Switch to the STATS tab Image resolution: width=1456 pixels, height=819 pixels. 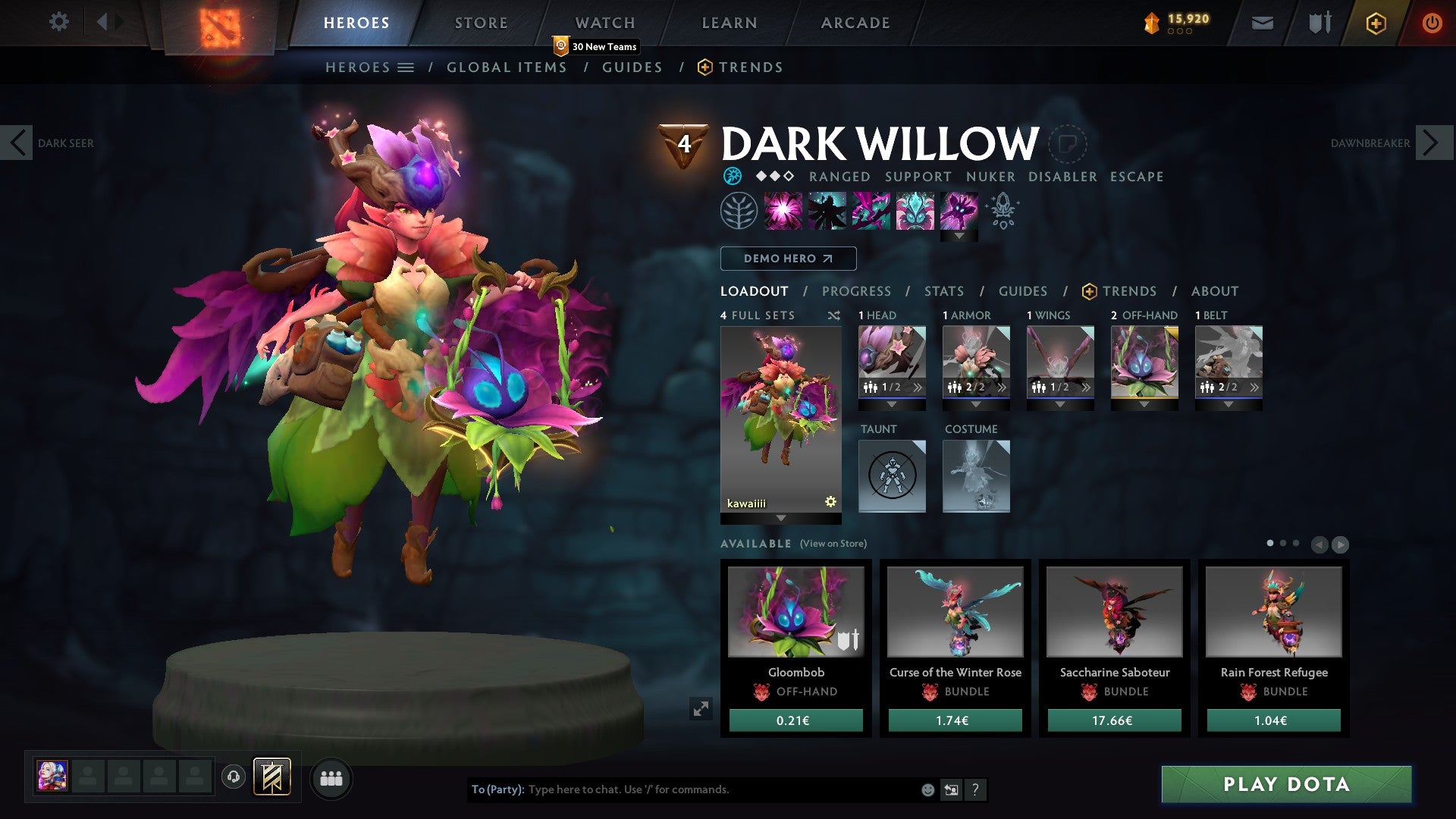pos(943,291)
